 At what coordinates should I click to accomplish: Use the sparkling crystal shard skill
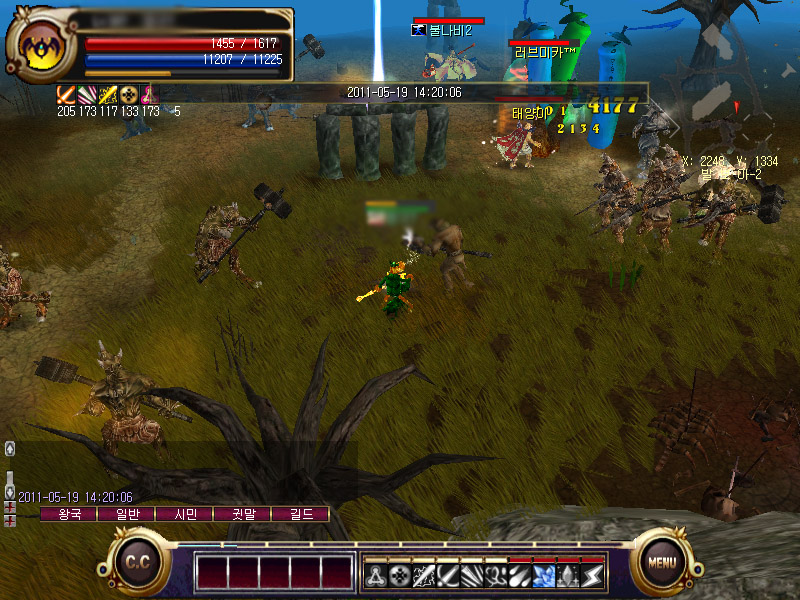(x=568, y=575)
